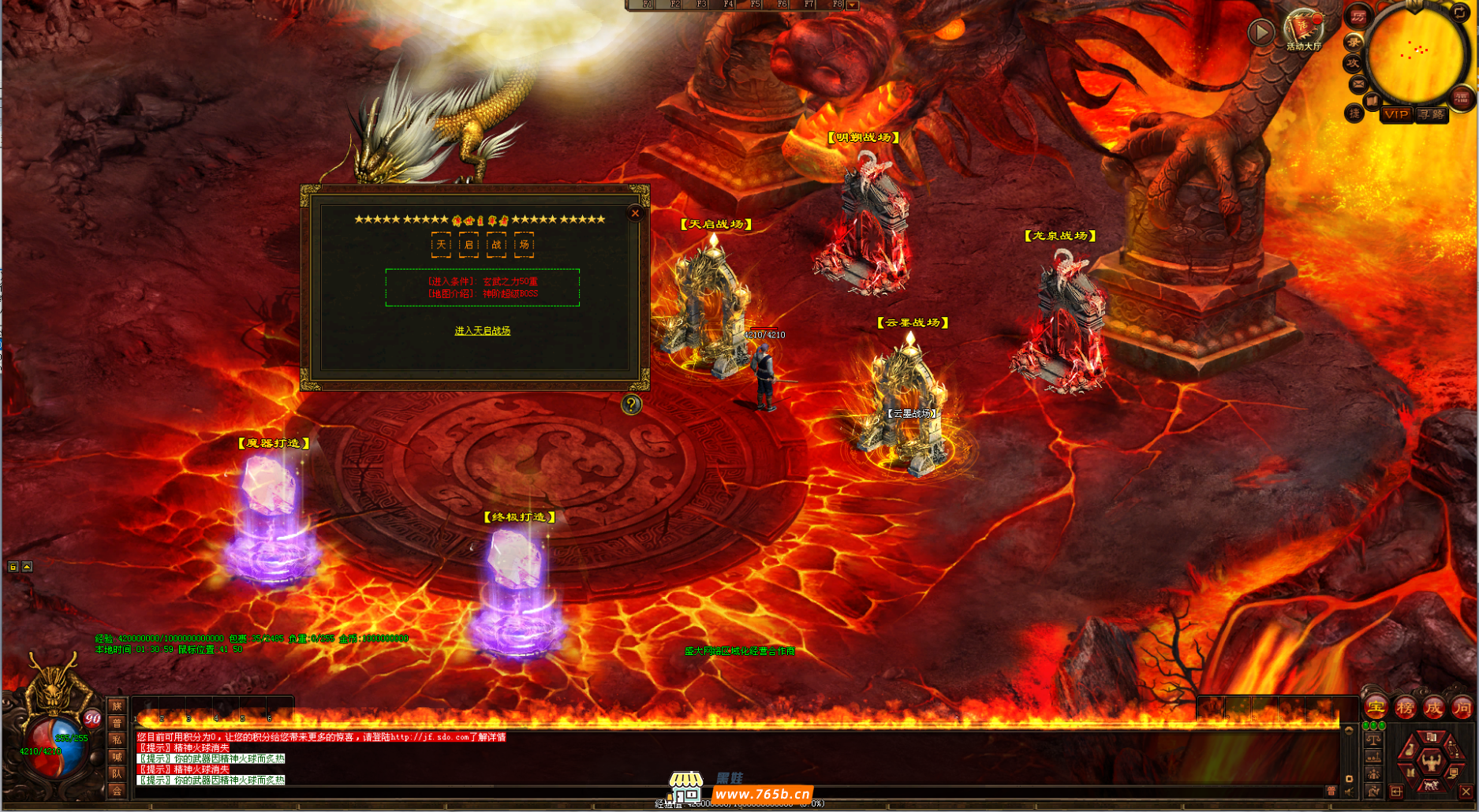Choose the 队 team chat channel
The width and height of the screenshot is (1479, 812).
tap(117, 773)
